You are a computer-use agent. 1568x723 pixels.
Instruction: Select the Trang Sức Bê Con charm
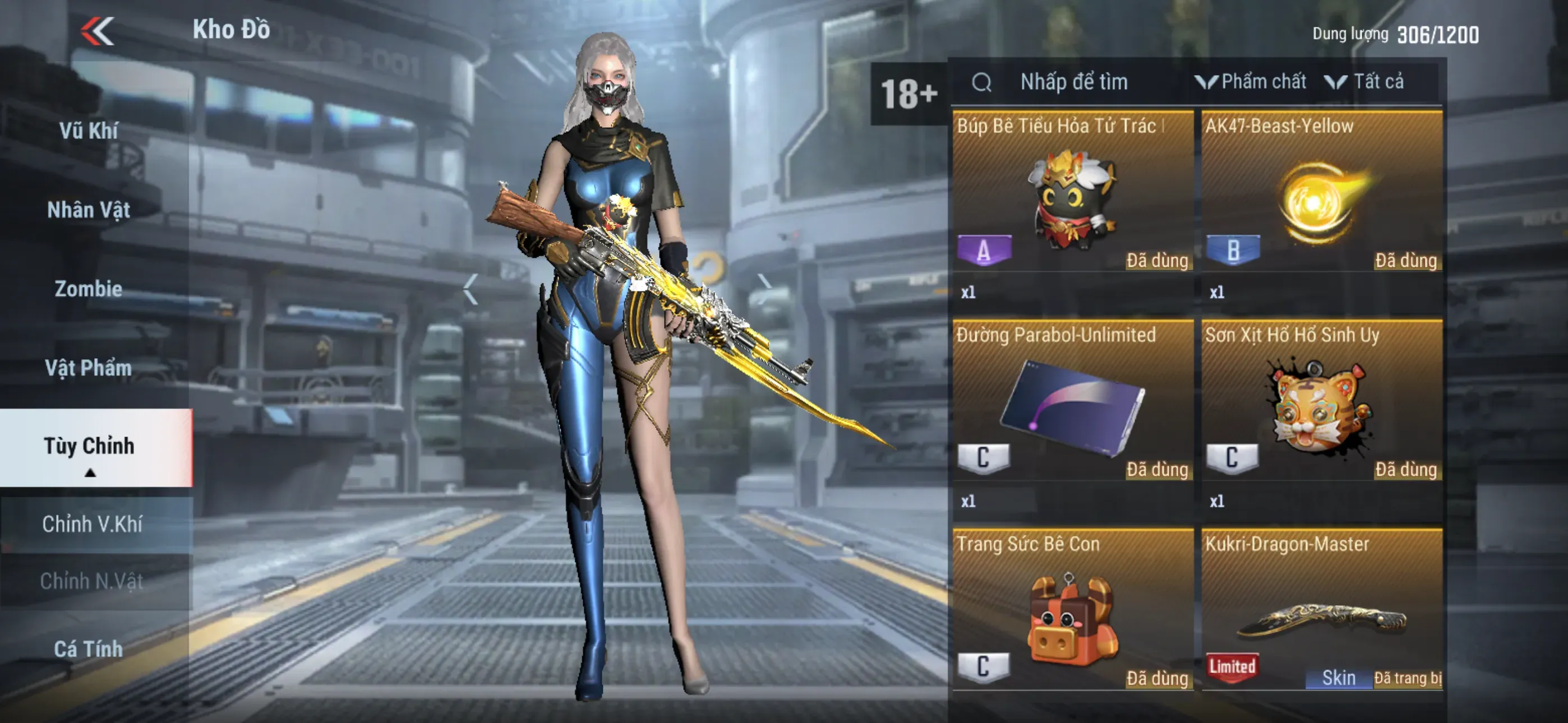[x=1072, y=615]
